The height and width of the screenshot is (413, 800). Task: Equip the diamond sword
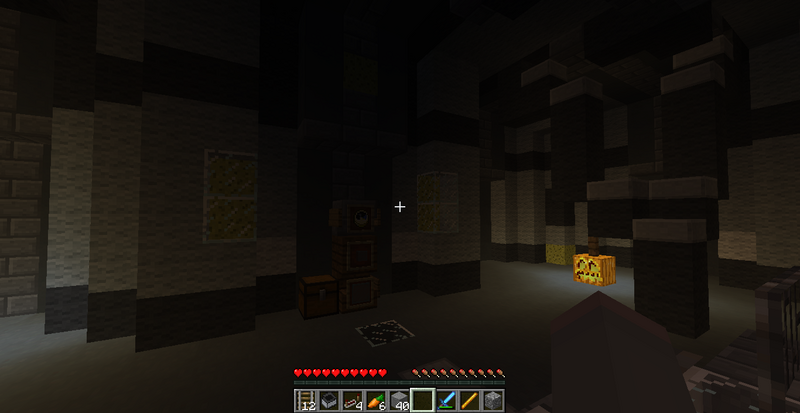coord(446,401)
